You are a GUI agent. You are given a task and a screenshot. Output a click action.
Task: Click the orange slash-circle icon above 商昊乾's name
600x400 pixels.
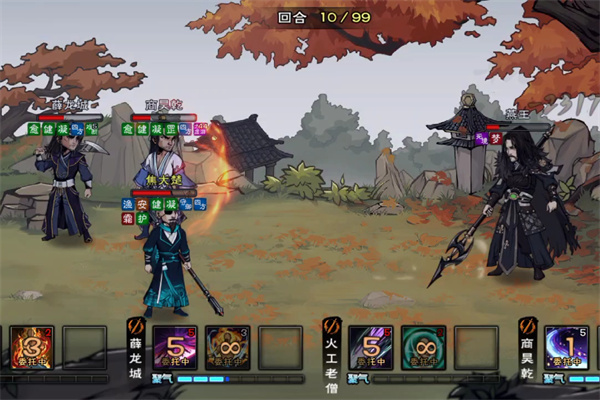(528, 324)
